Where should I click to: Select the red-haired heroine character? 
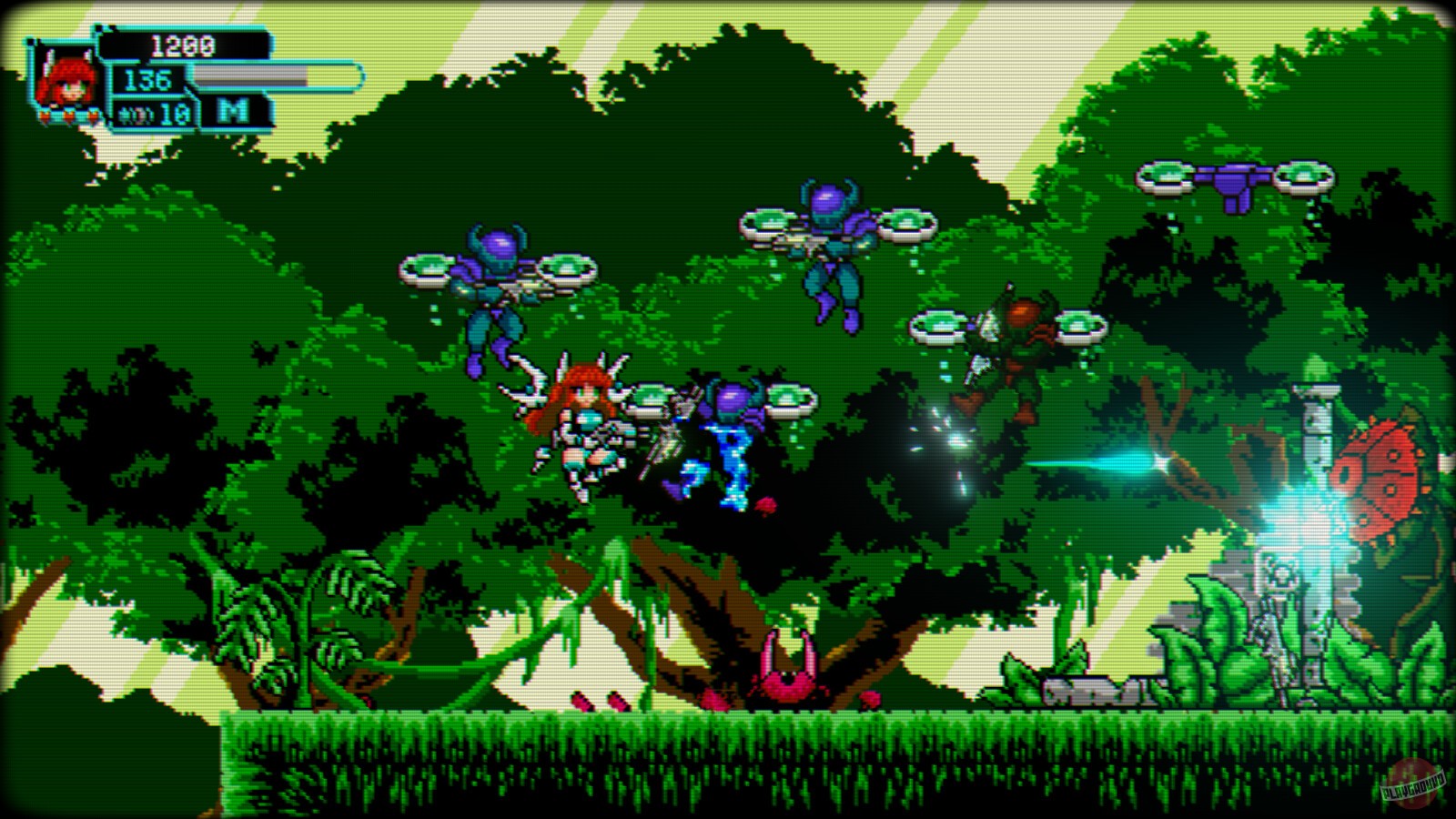click(587, 428)
